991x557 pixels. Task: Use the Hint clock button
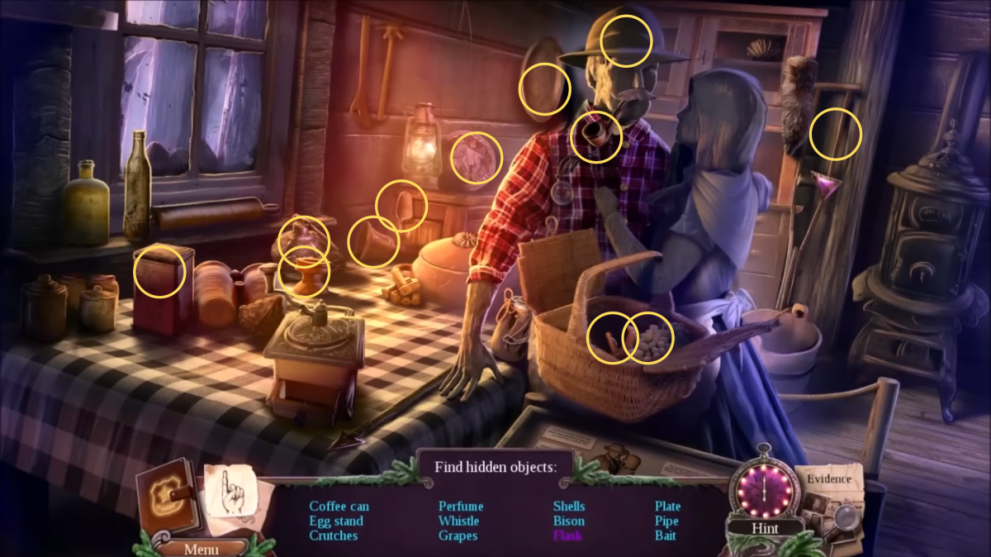(763, 490)
